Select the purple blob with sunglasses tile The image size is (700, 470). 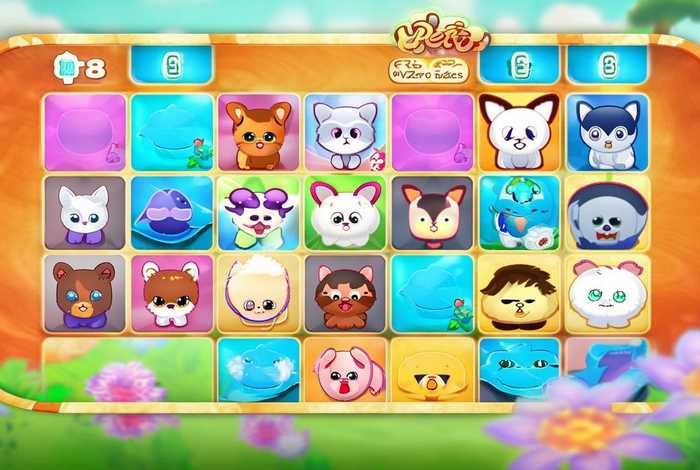pyautogui.click(x=171, y=212)
